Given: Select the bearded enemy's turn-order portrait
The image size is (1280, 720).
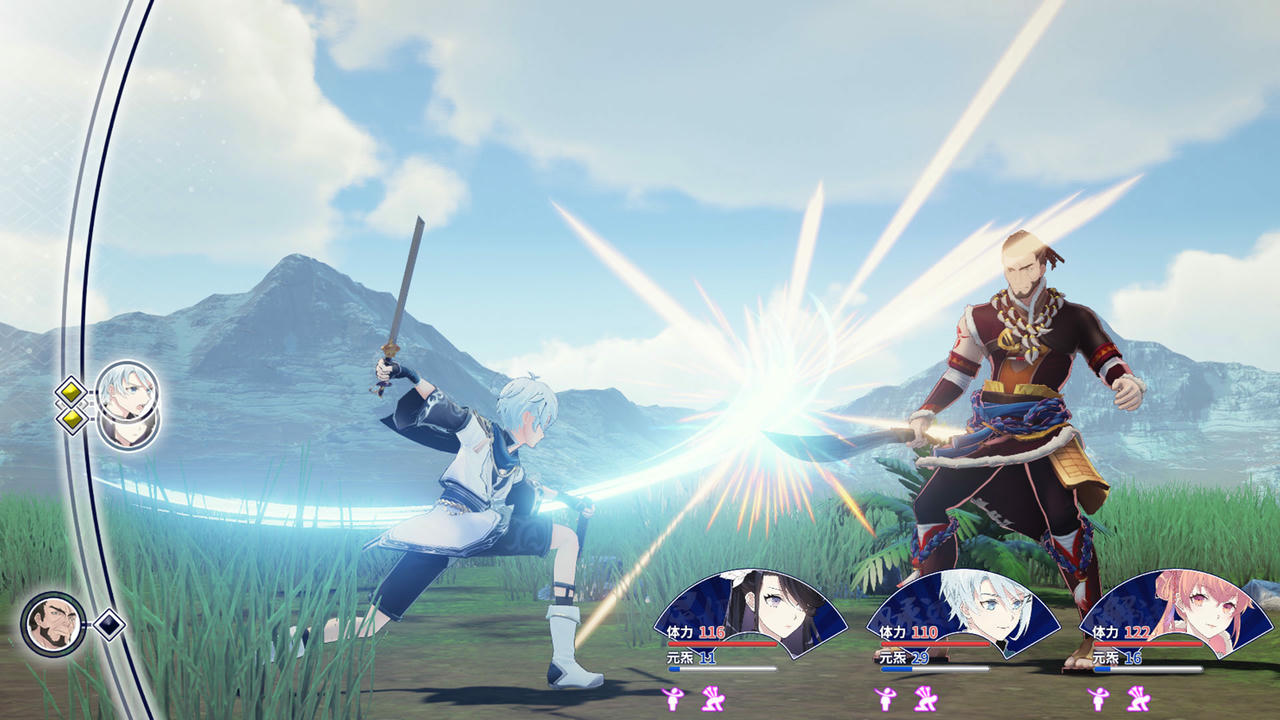Looking at the screenshot, I should tap(53, 624).
